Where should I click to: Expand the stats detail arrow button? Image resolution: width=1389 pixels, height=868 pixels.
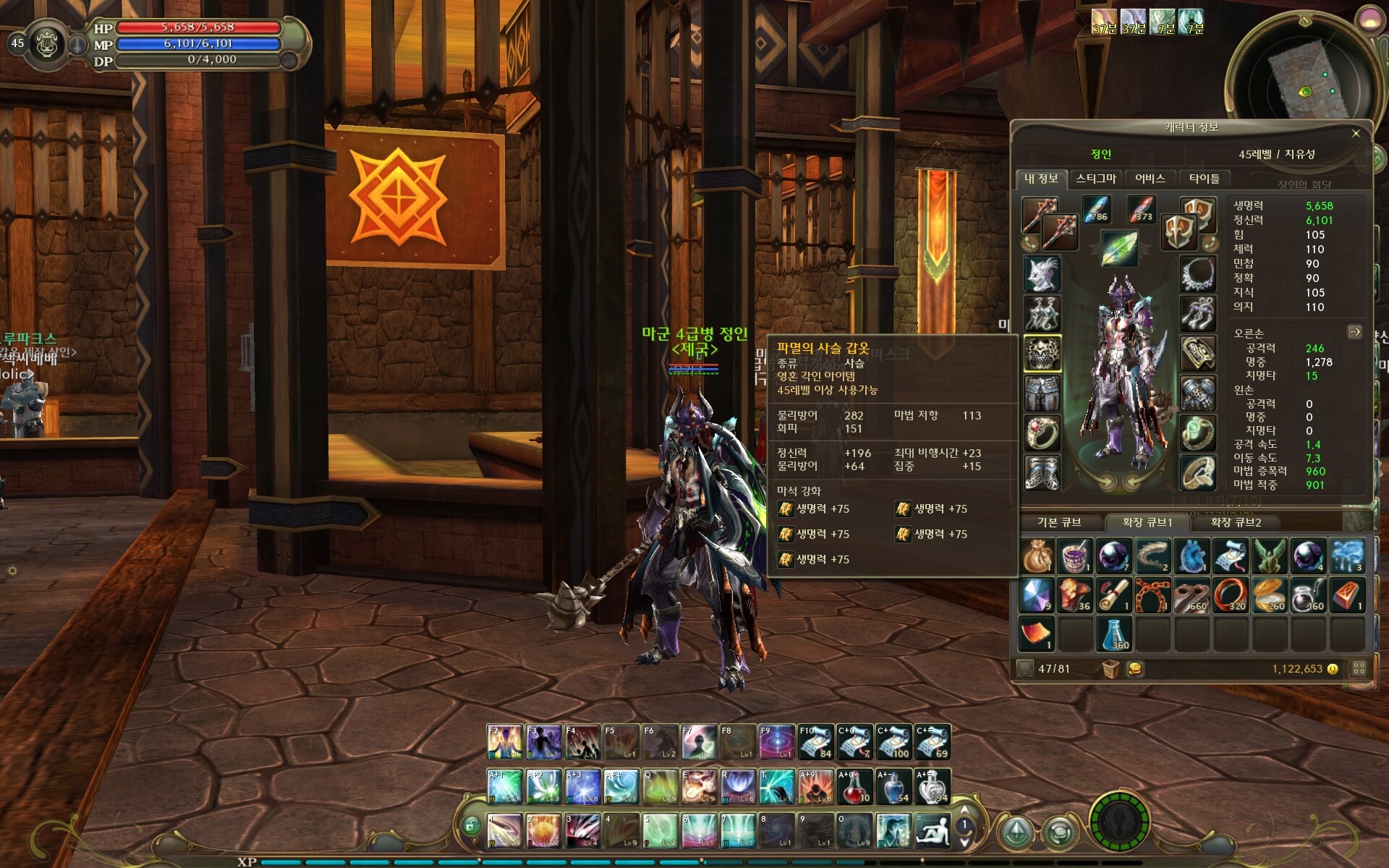click(x=1355, y=332)
